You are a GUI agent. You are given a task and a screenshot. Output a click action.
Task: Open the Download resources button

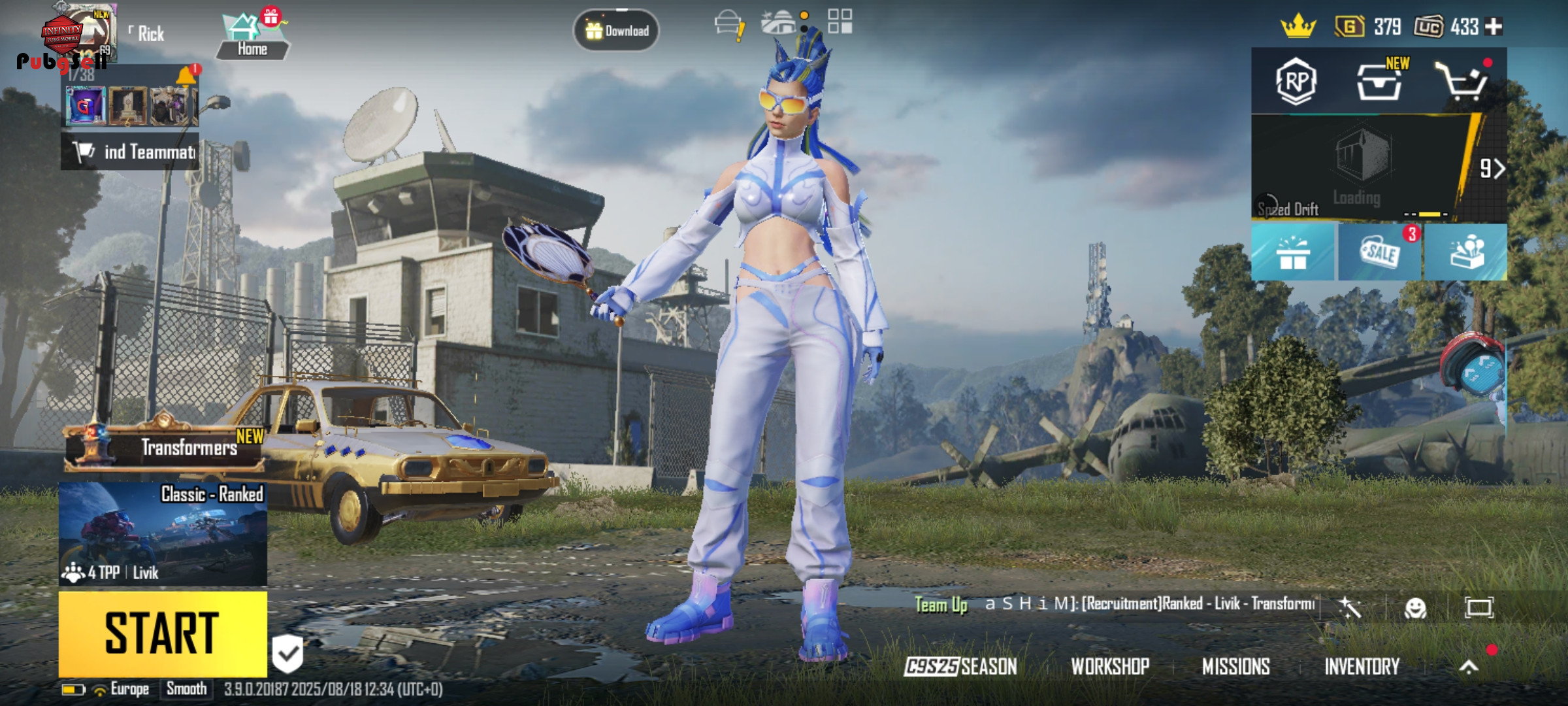(616, 30)
